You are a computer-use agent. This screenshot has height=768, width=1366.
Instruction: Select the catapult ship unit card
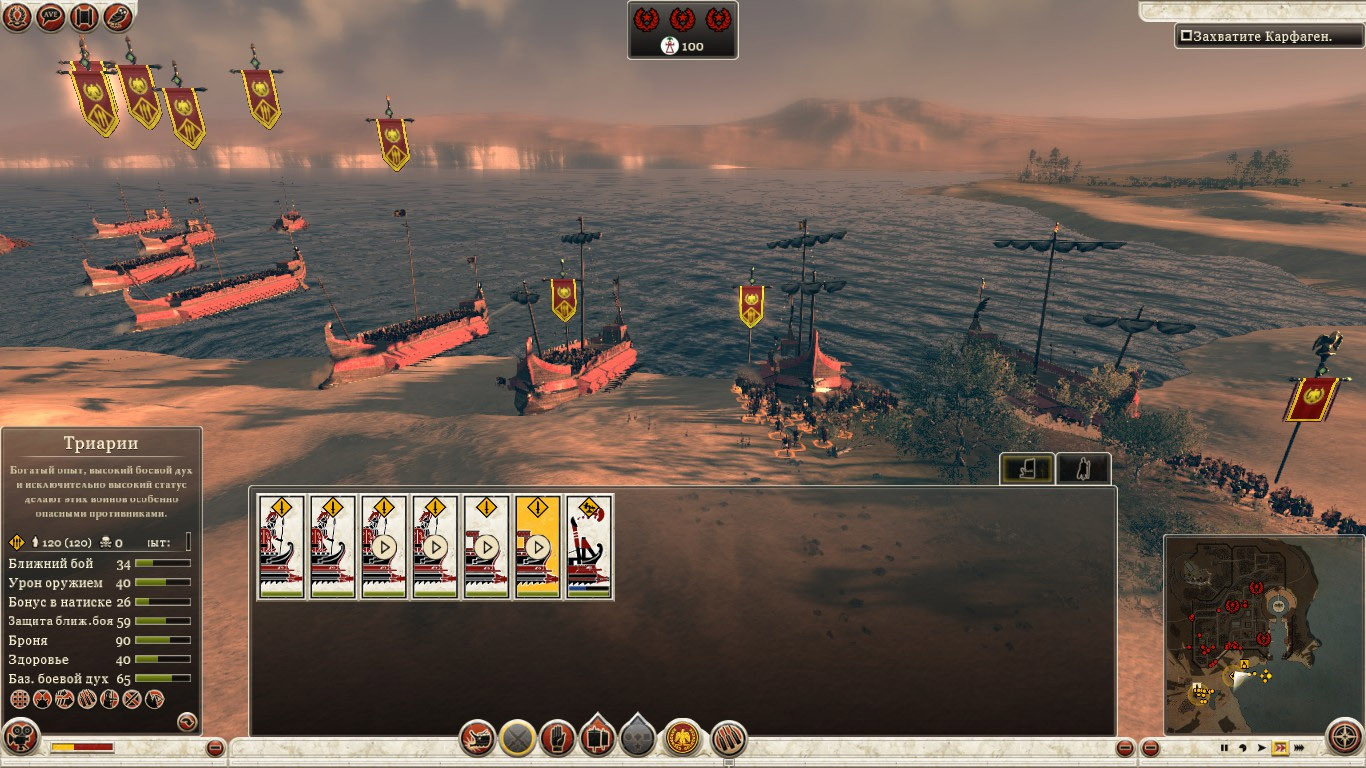point(589,547)
